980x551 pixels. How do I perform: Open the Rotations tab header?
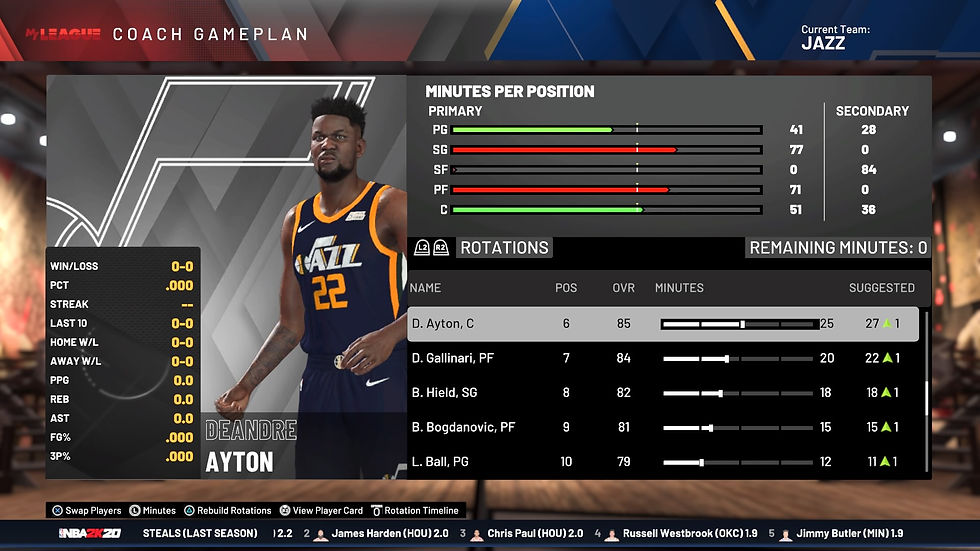[504, 248]
